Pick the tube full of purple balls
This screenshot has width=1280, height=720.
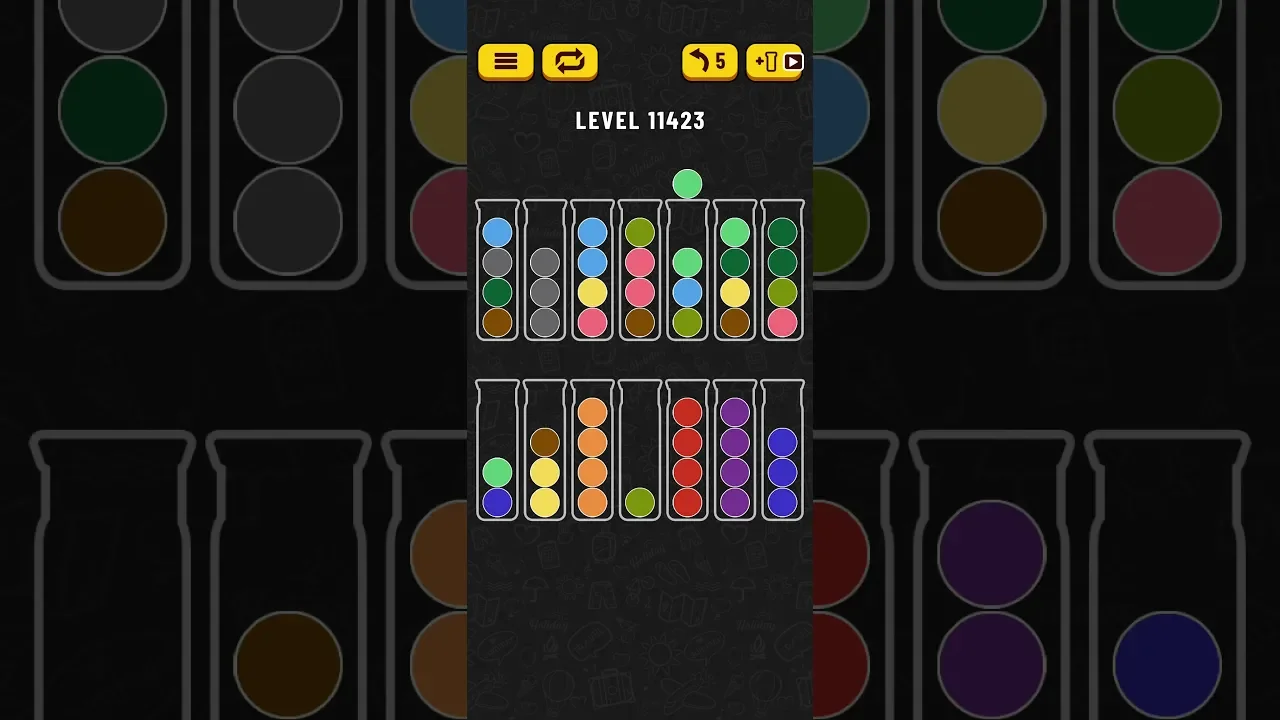pyautogui.click(x=735, y=452)
